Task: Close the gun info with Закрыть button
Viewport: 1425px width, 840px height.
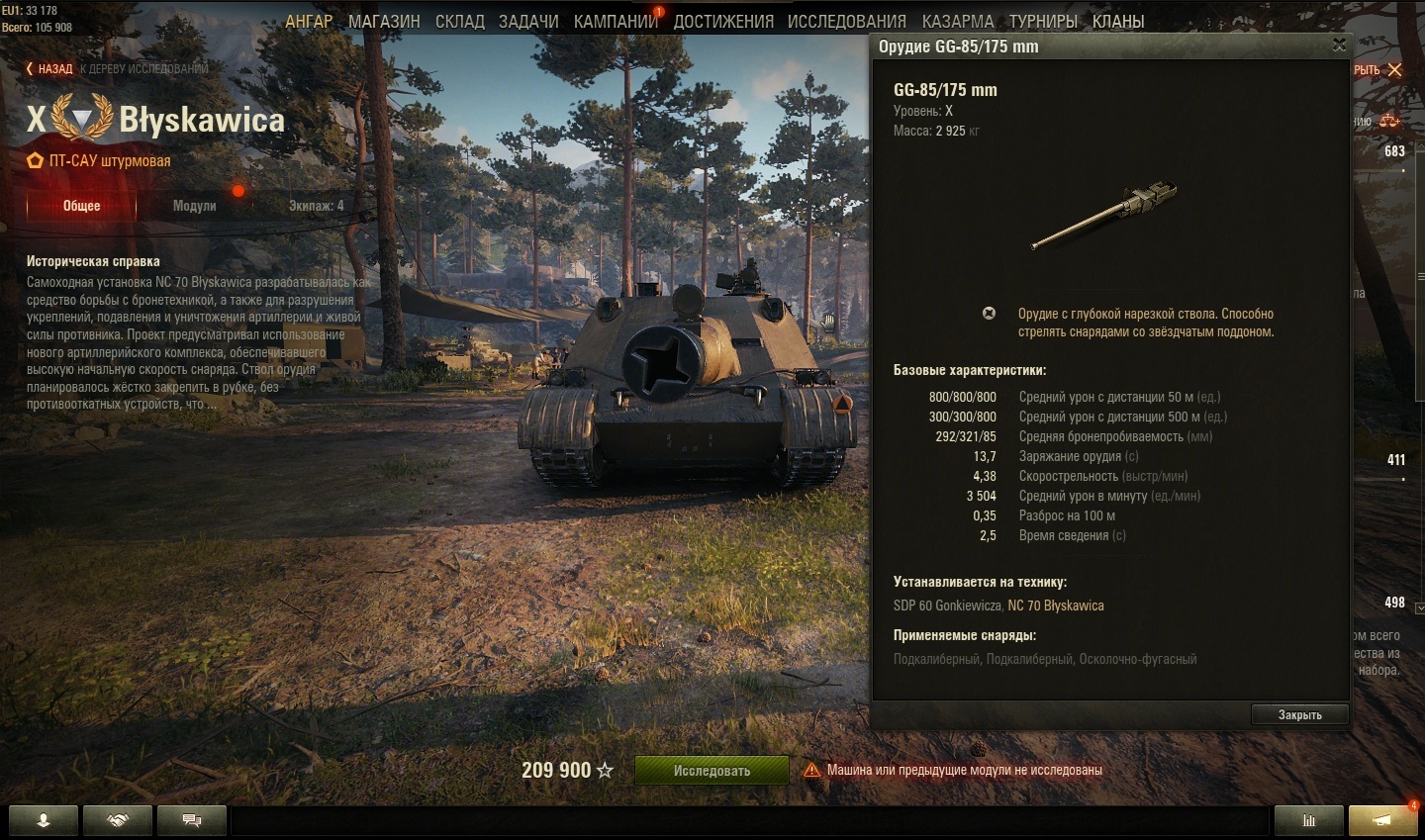Action: [1299, 714]
